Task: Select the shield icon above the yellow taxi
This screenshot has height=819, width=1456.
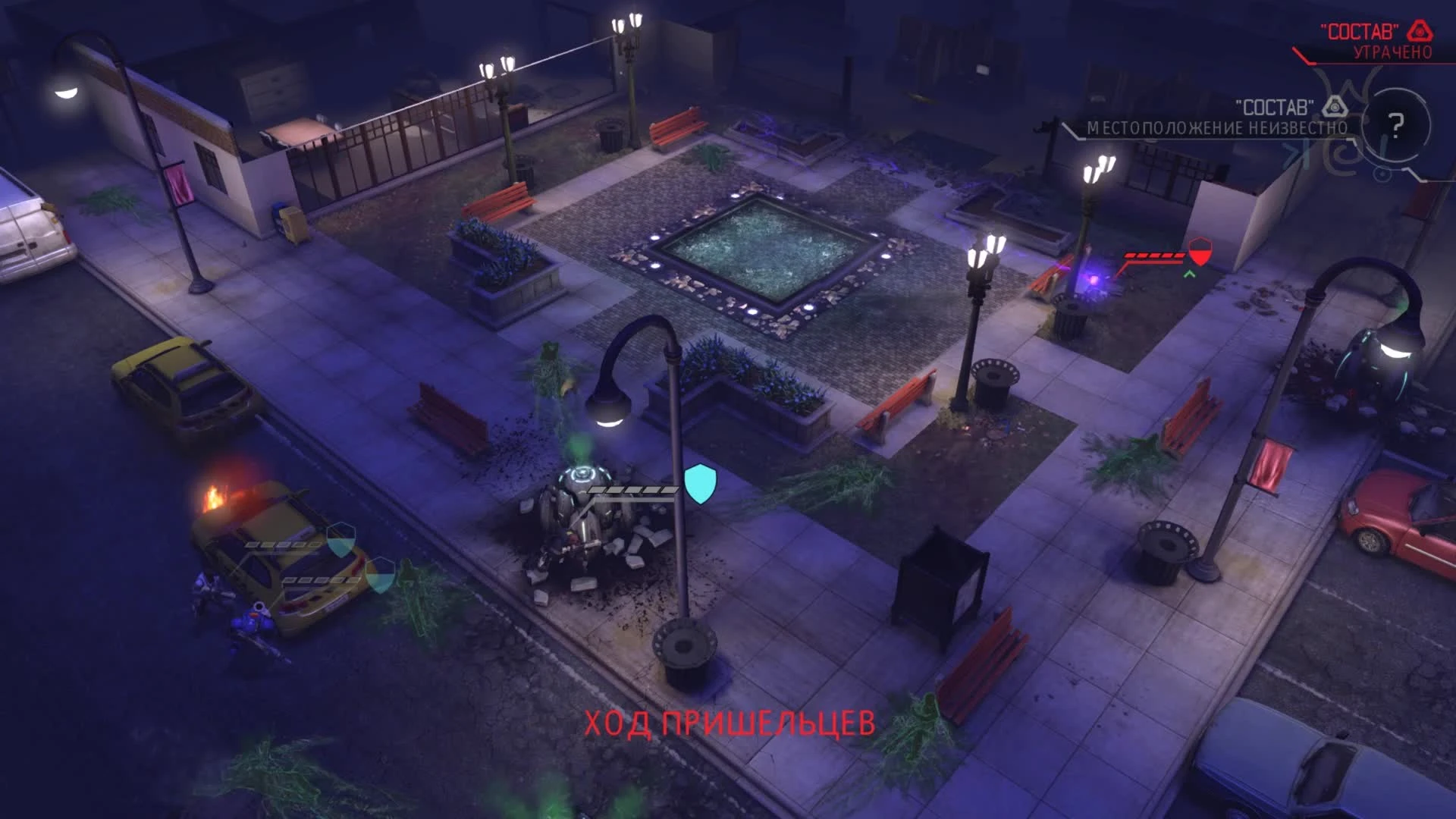Action: pos(340,540)
